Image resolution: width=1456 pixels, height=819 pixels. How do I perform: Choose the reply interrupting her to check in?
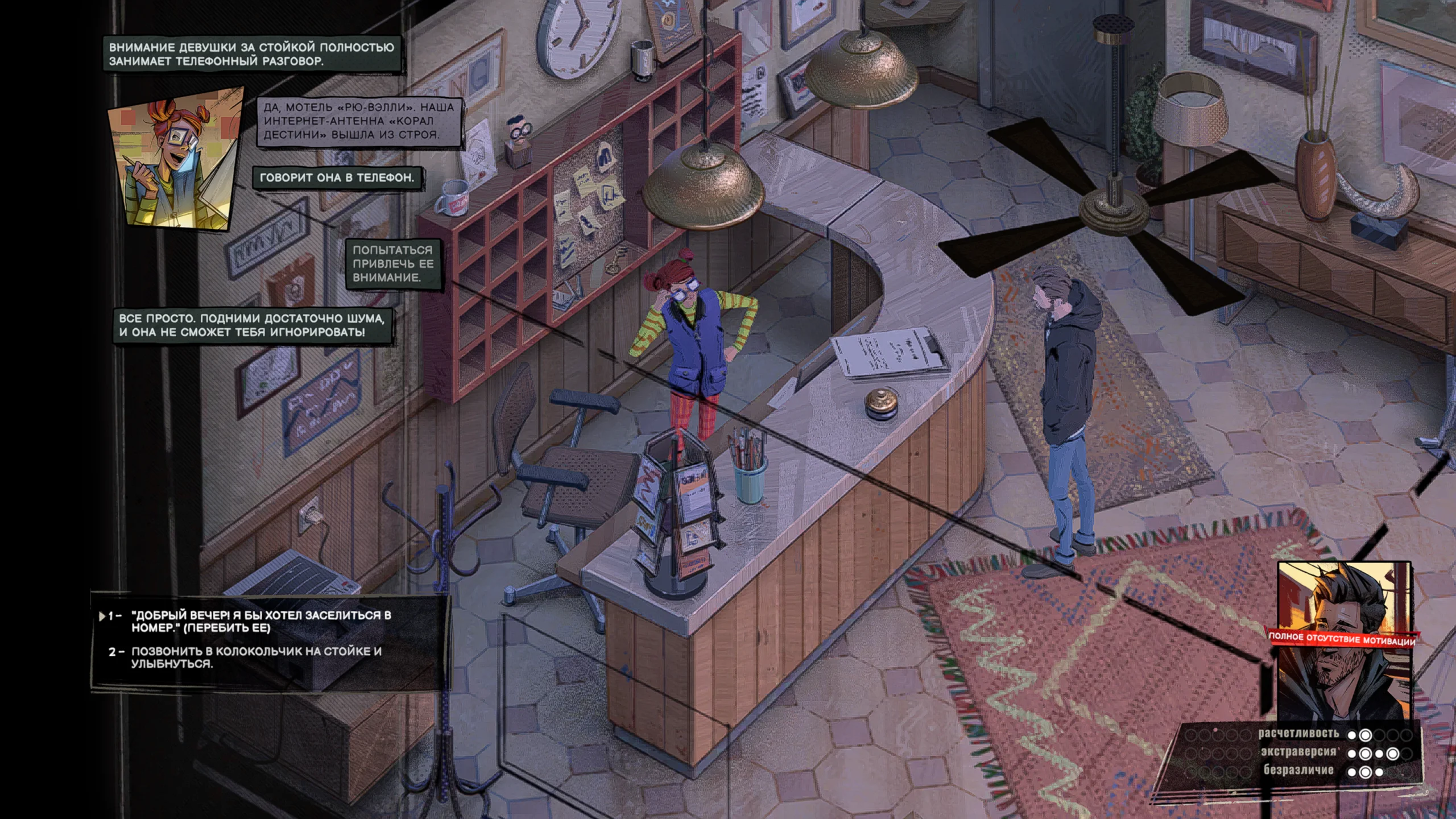coord(260,621)
